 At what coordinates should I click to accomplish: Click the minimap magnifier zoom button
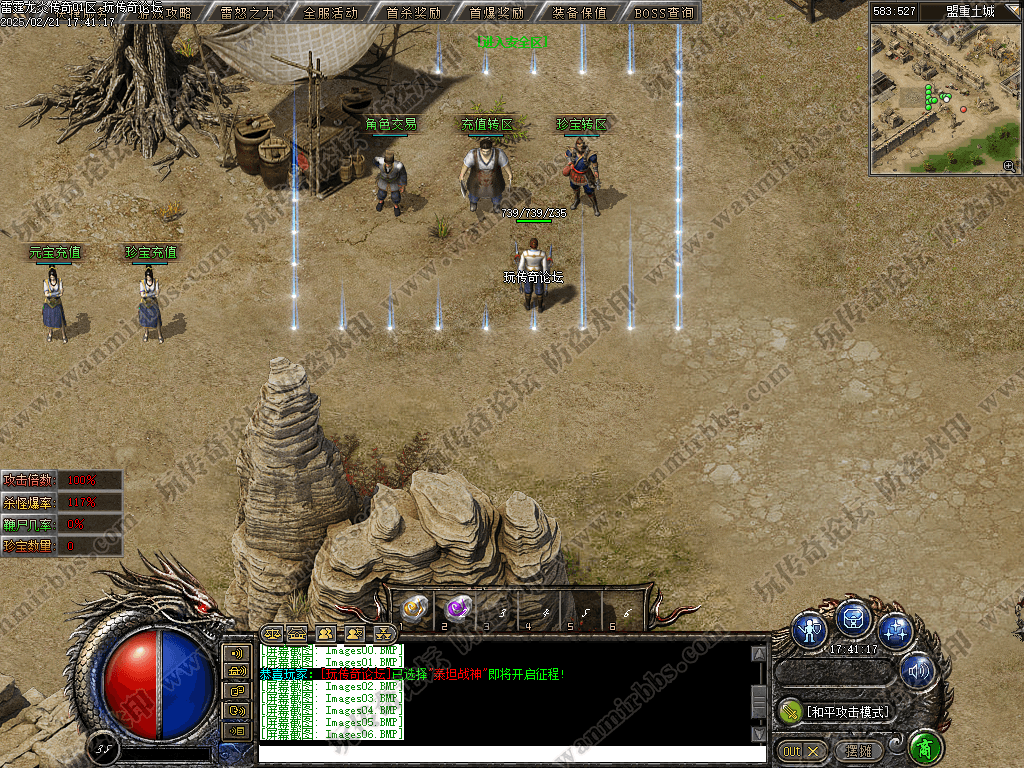click(x=1009, y=166)
